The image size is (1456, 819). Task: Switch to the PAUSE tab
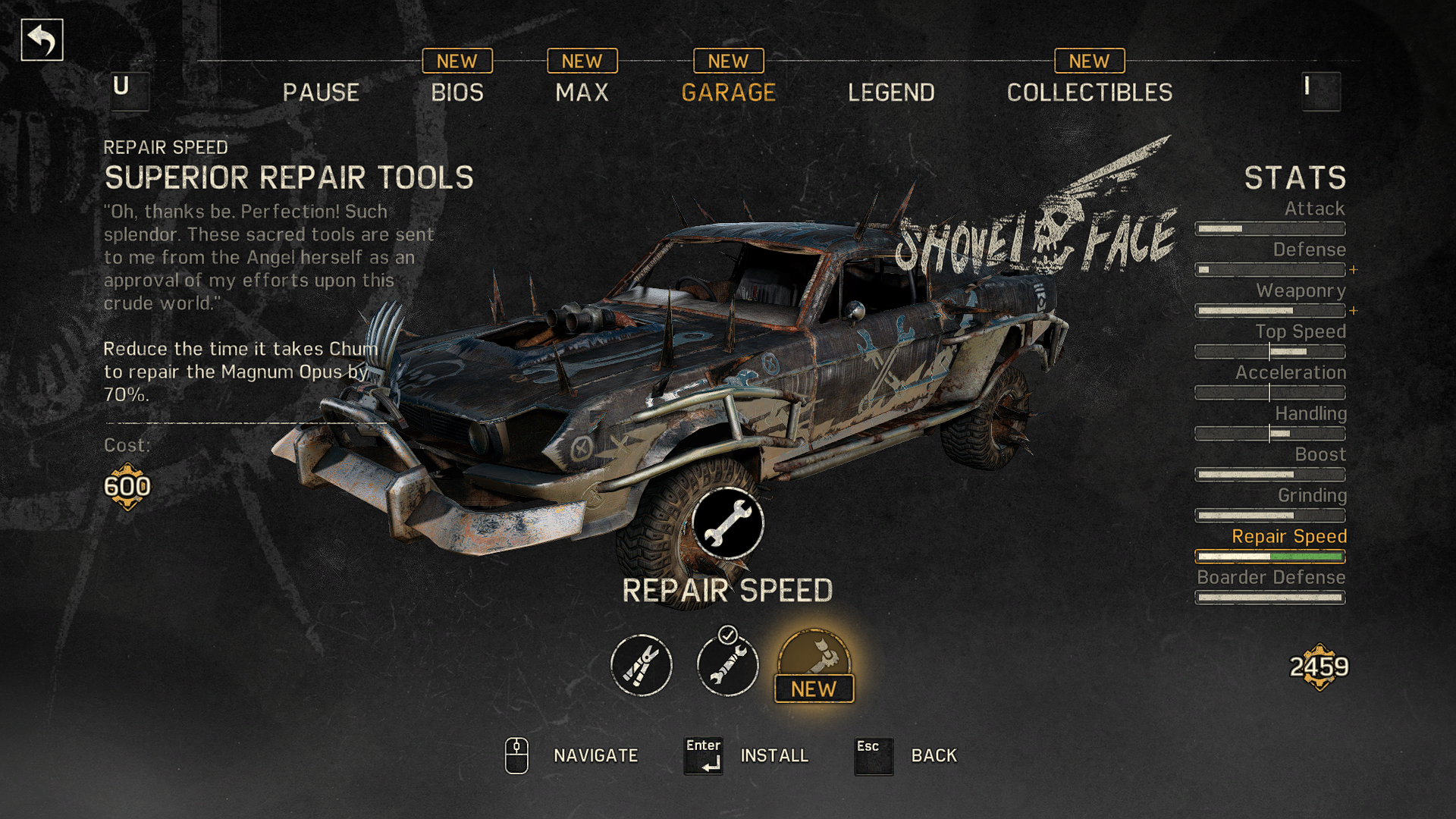321,93
